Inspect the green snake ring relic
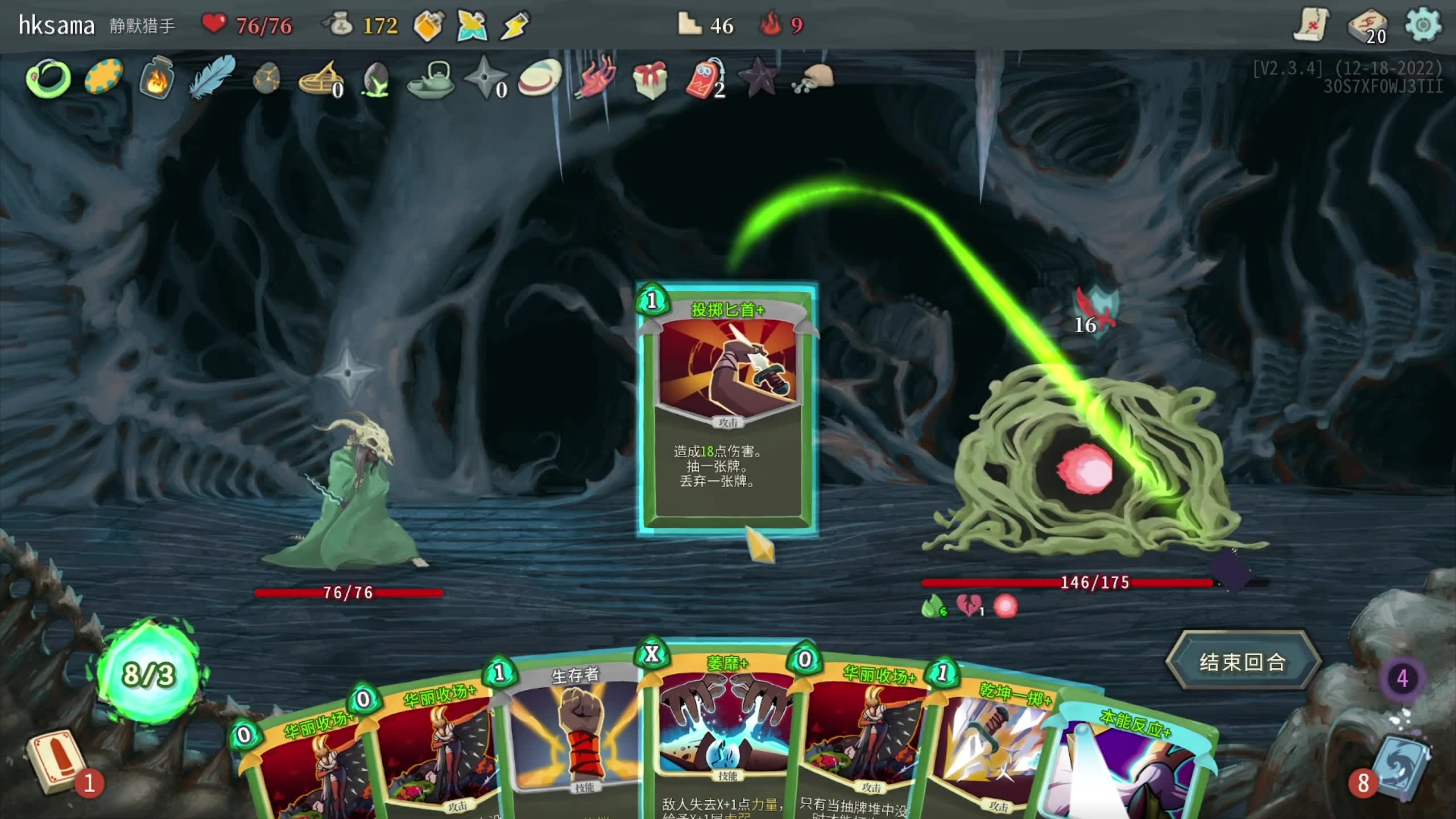 (x=48, y=78)
